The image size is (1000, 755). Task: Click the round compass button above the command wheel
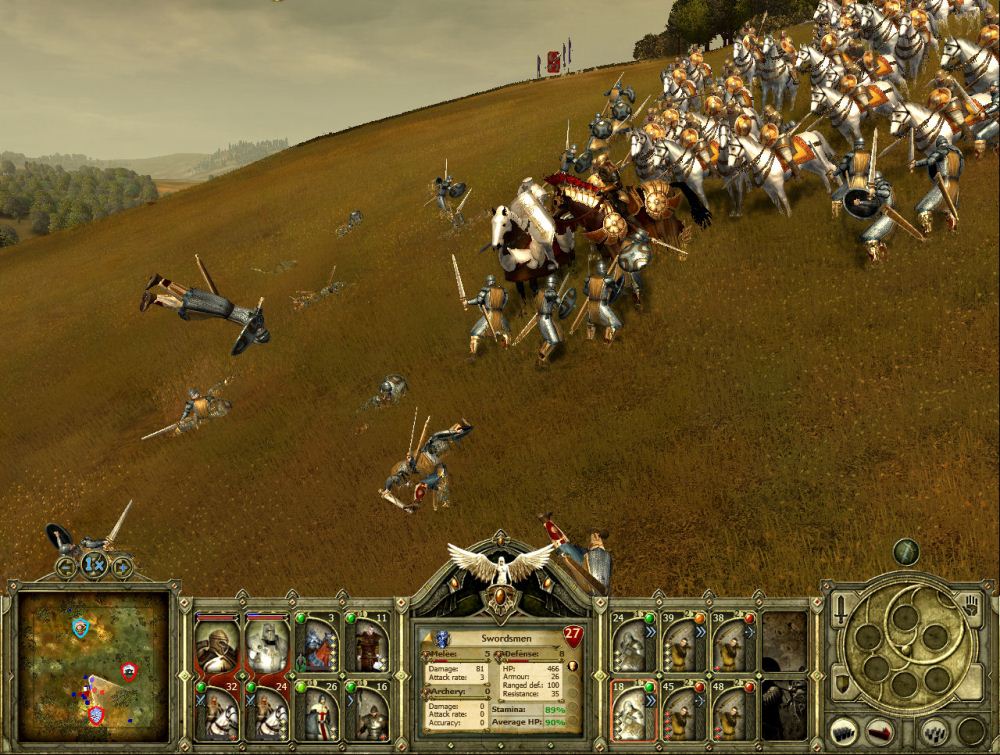tap(906, 552)
